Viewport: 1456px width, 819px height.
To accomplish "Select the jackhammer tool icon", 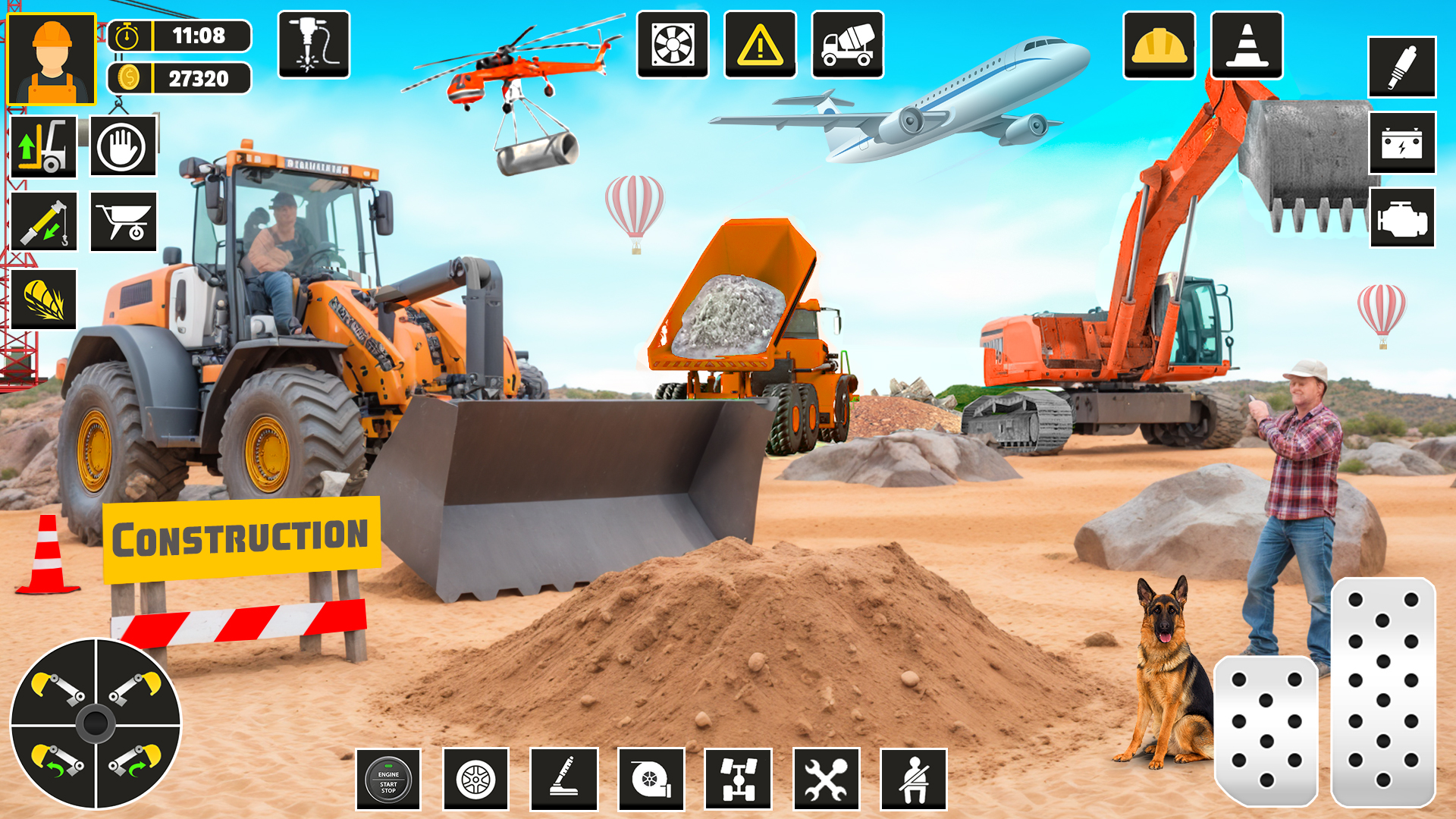I will coord(314,45).
